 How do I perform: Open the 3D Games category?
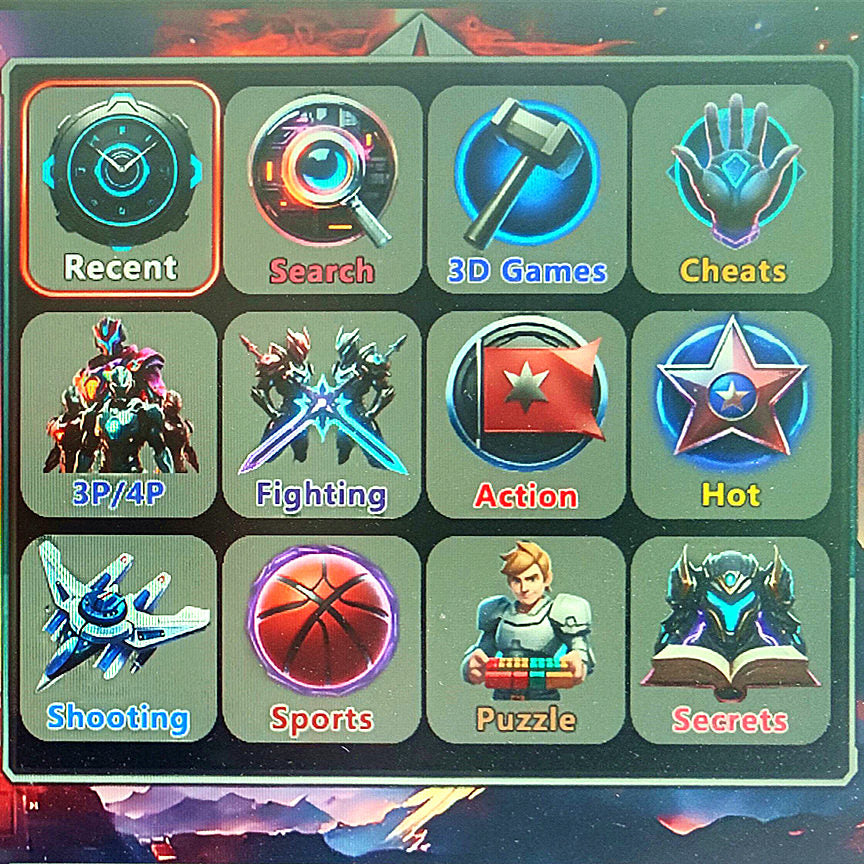(x=527, y=188)
